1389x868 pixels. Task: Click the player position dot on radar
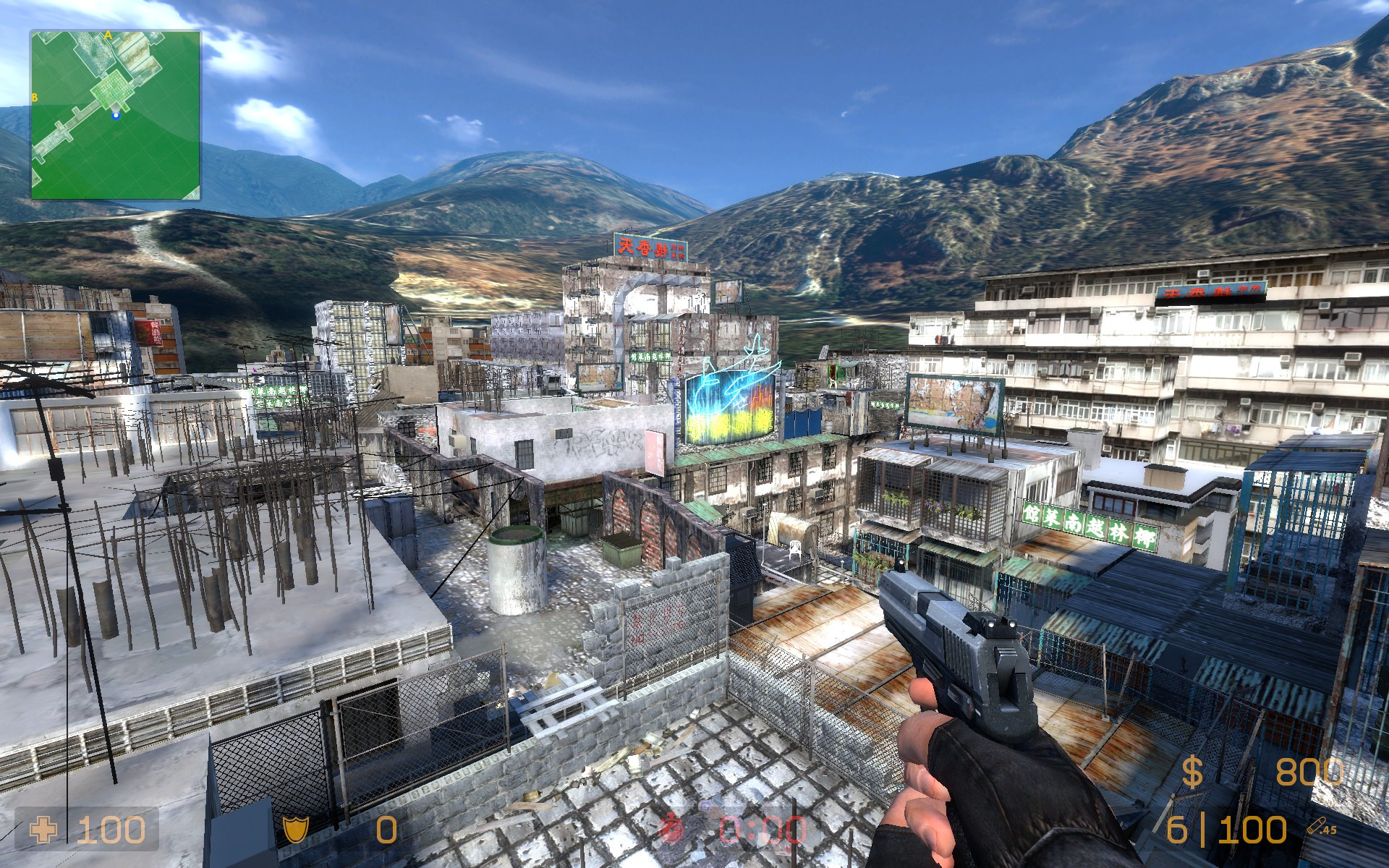click(x=115, y=114)
